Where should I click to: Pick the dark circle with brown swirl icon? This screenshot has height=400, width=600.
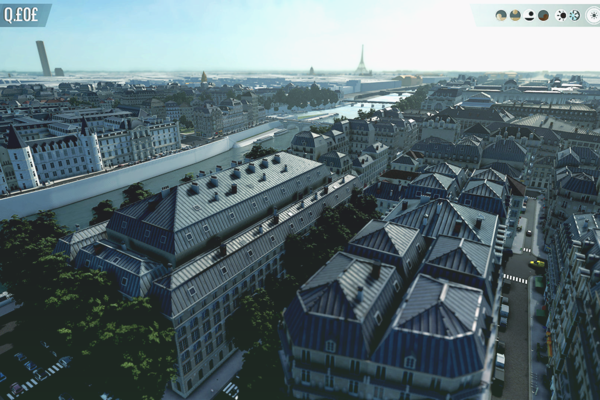click(x=543, y=15)
